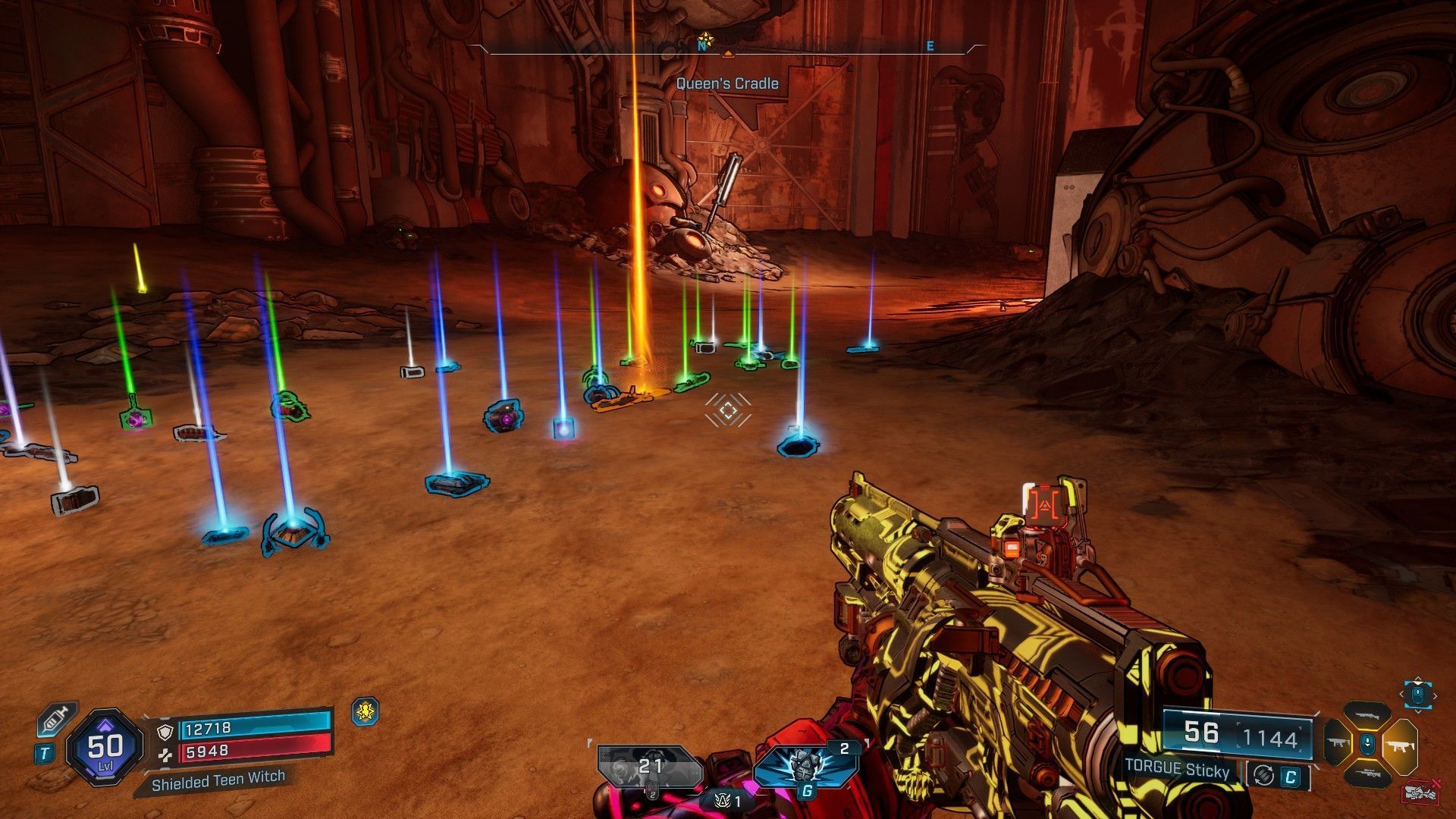The height and width of the screenshot is (819, 1456).
Task: Throw the grenade from the ordnance slot
Action: pyautogui.click(x=806, y=766)
